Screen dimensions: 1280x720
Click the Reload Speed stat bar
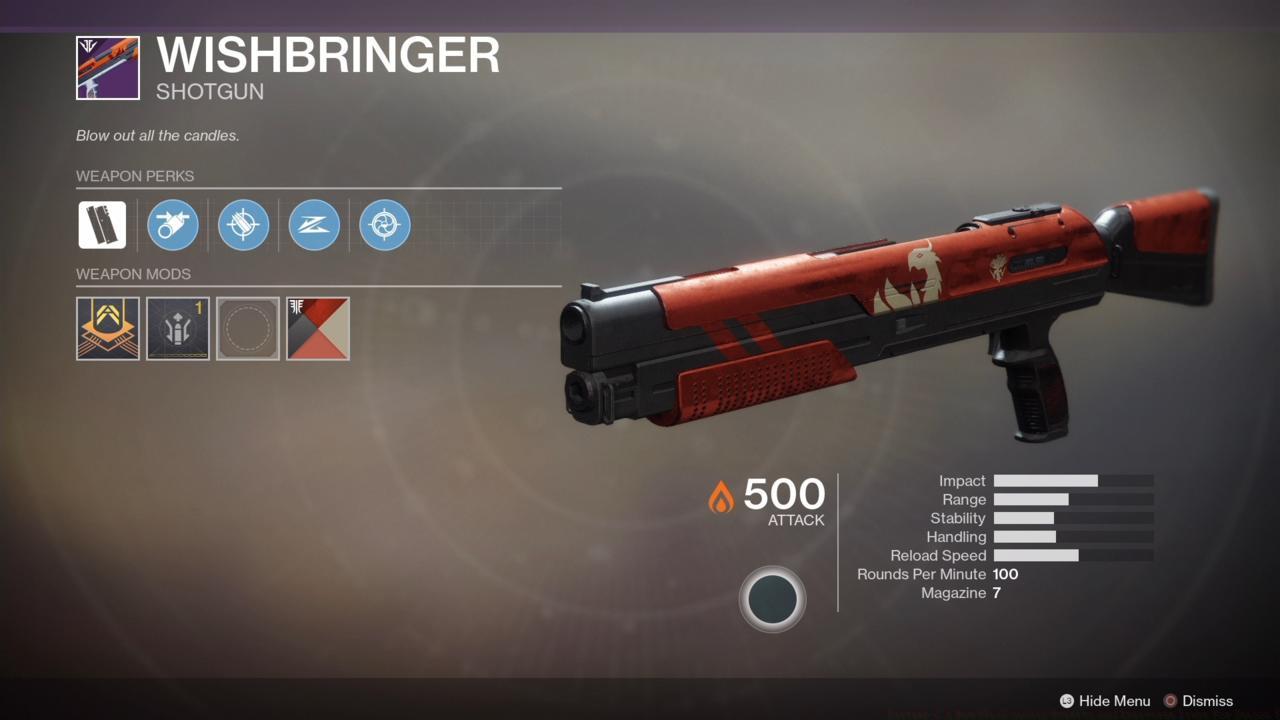point(1075,555)
